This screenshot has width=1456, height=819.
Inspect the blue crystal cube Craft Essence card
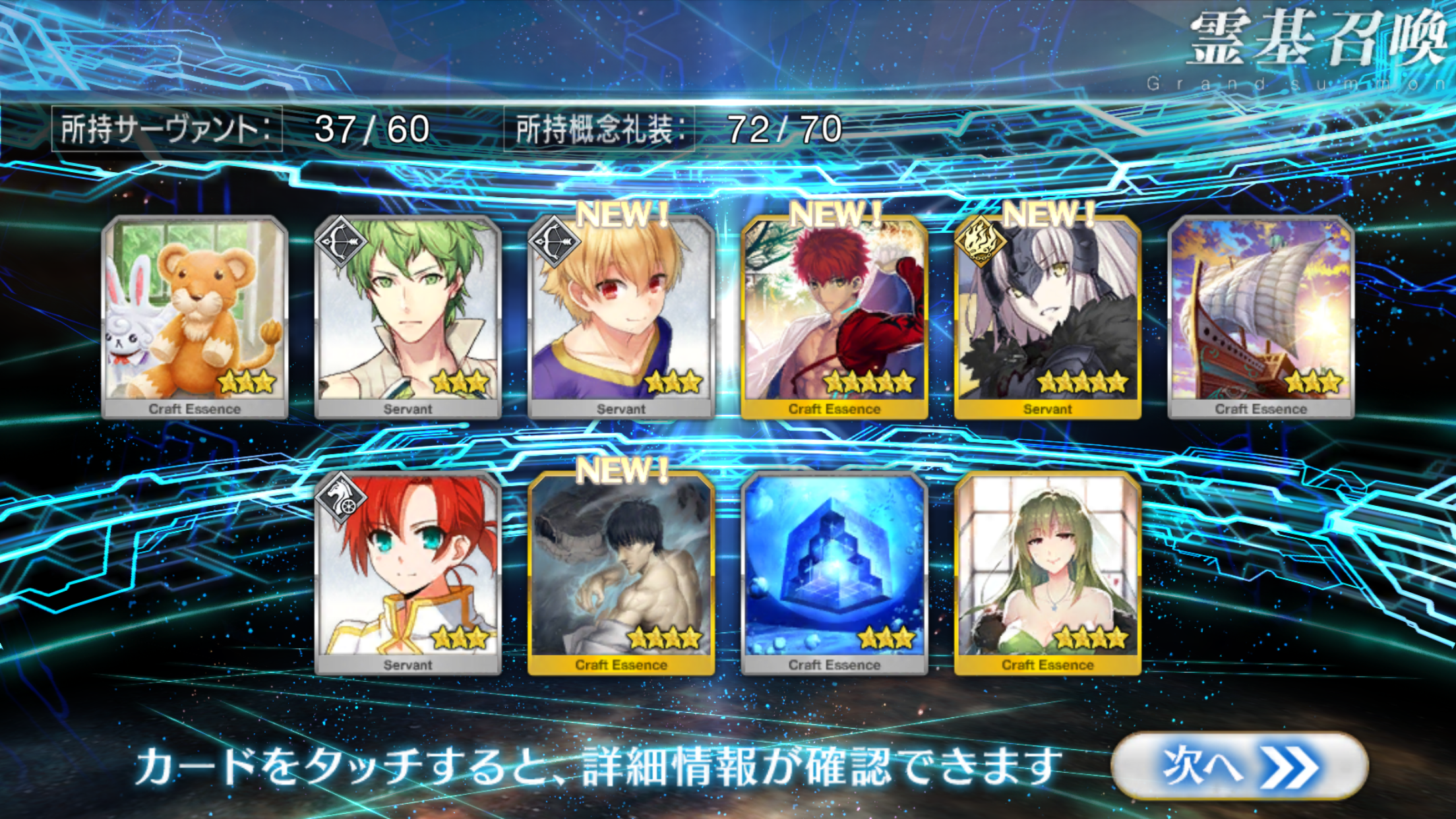pyautogui.click(x=834, y=572)
